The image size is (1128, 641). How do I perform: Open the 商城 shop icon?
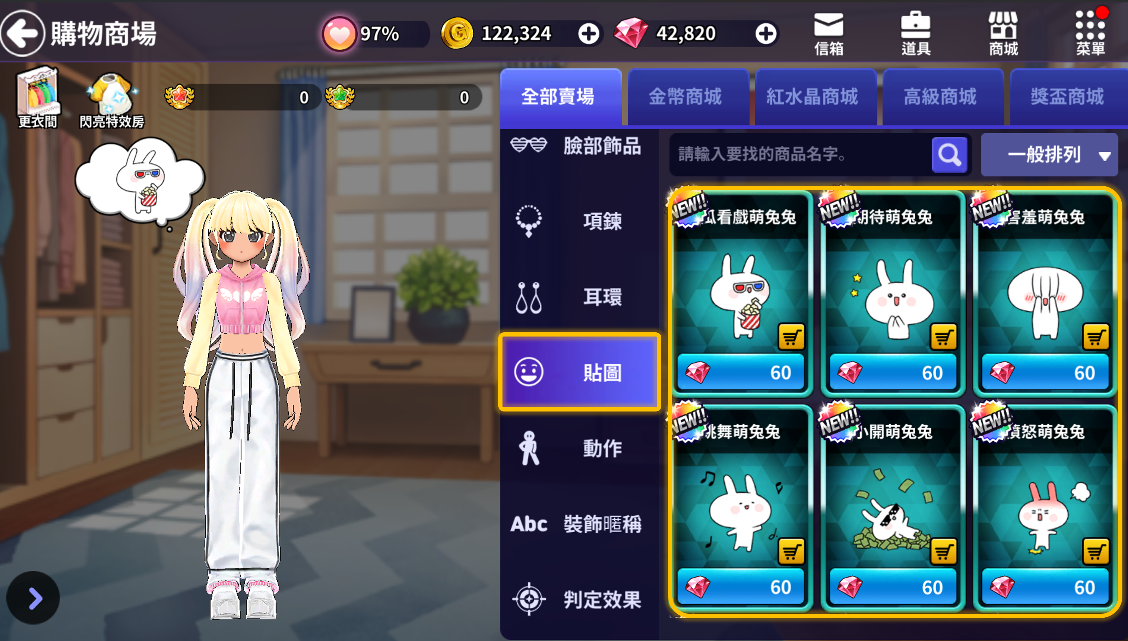[x=1003, y=33]
